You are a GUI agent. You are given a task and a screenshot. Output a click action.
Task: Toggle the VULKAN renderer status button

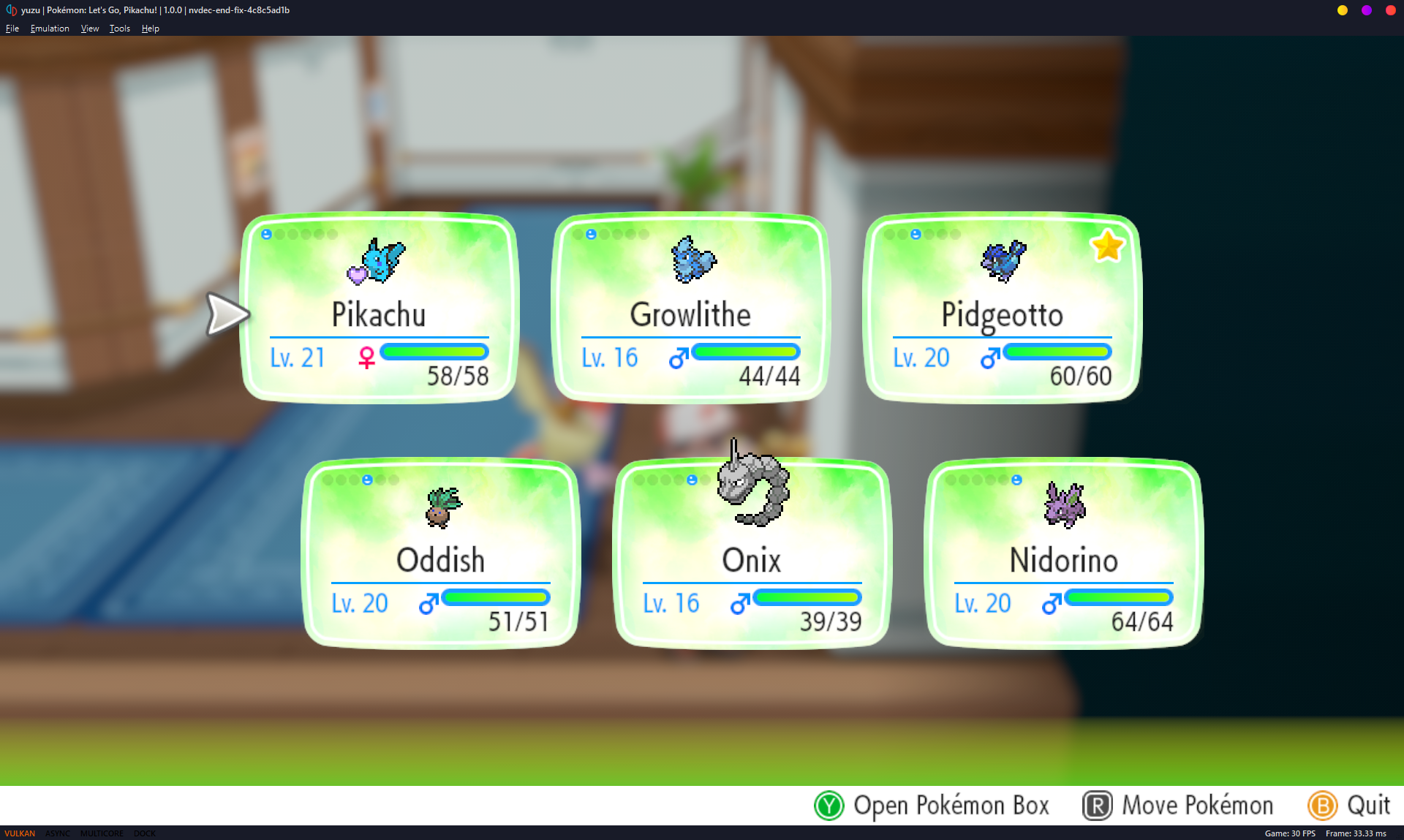click(x=20, y=833)
